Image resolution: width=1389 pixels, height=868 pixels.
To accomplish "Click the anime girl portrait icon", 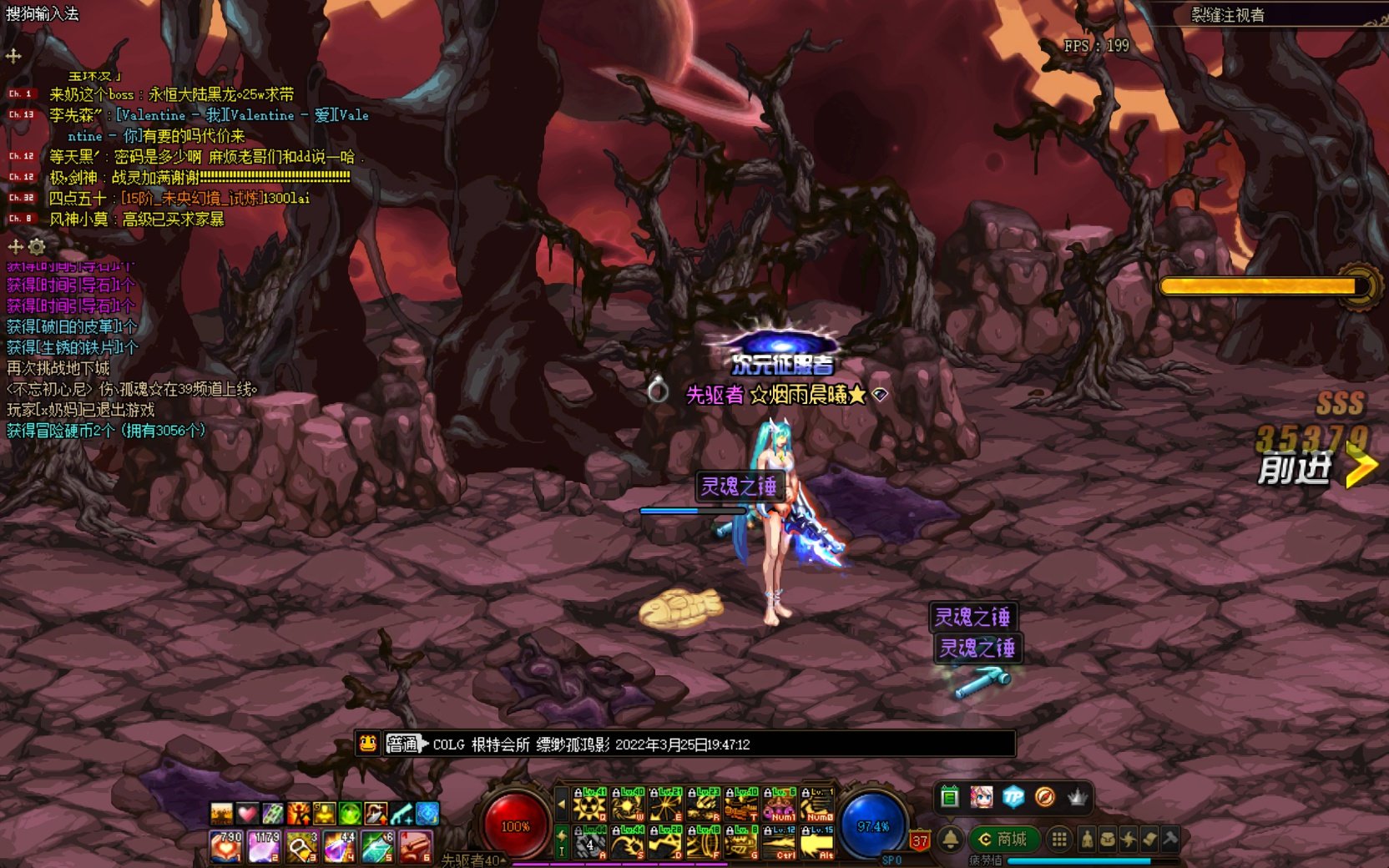I will (981, 797).
